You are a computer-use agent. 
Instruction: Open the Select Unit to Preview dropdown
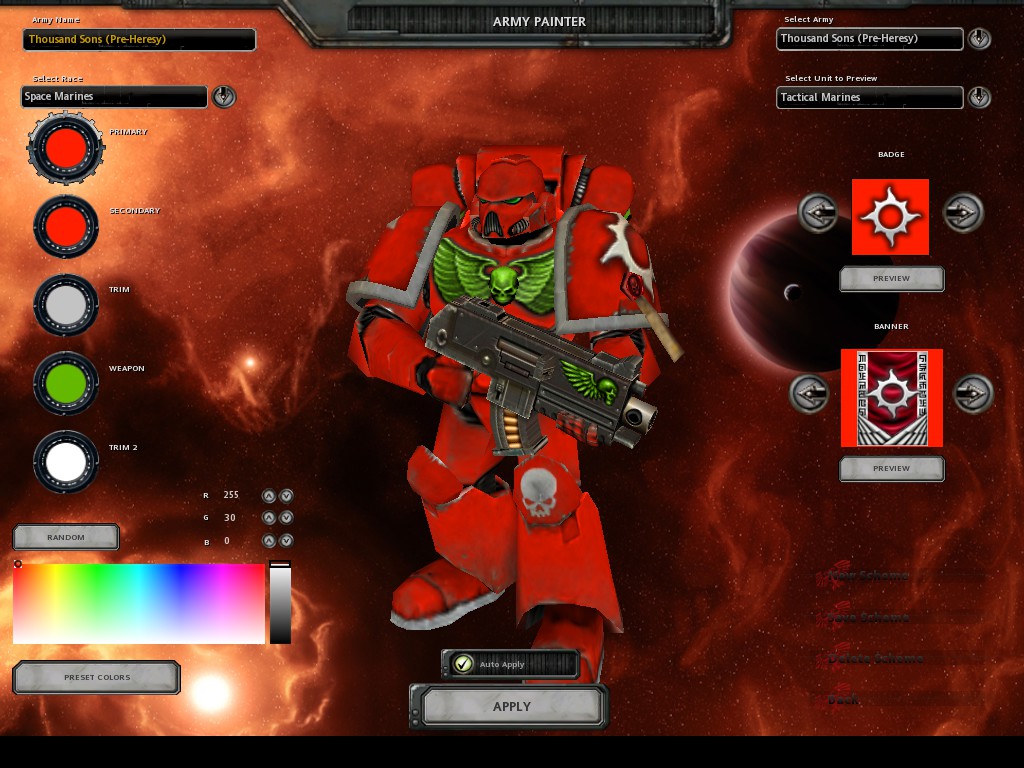point(979,97)
